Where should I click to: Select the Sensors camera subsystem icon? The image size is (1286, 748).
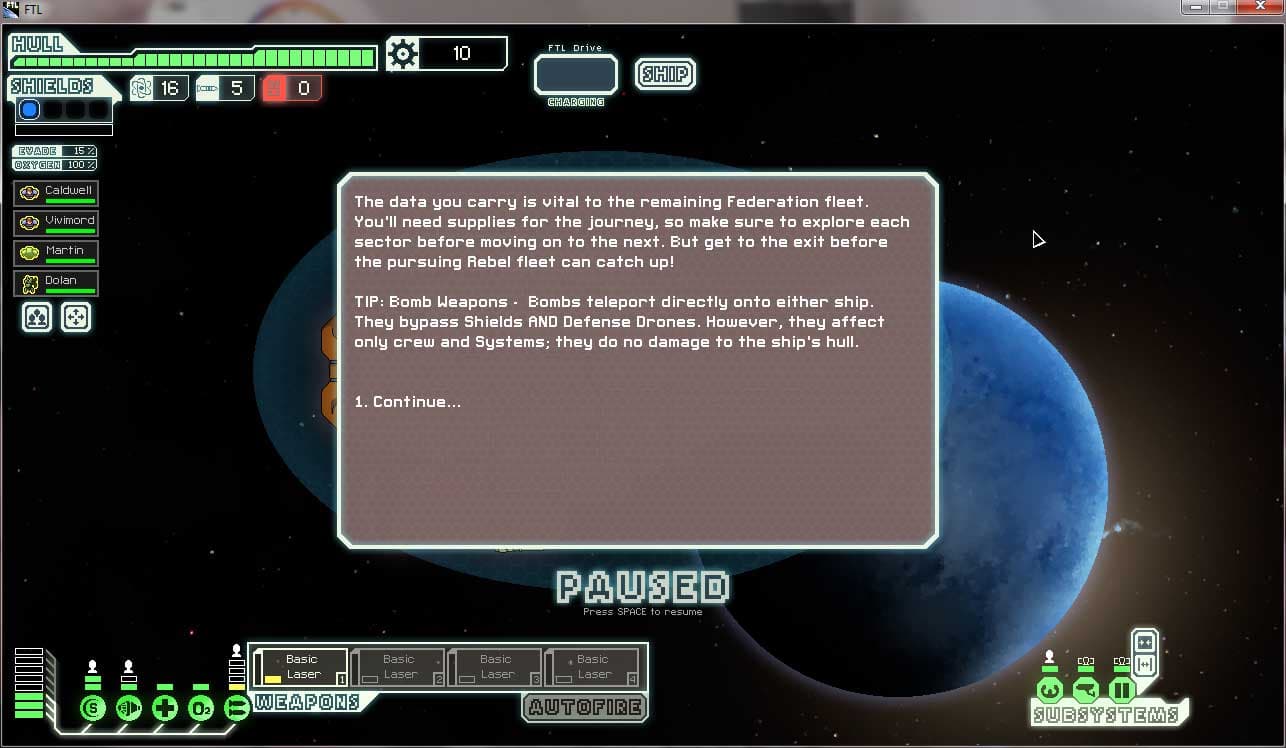click(x=1086, y=690)
